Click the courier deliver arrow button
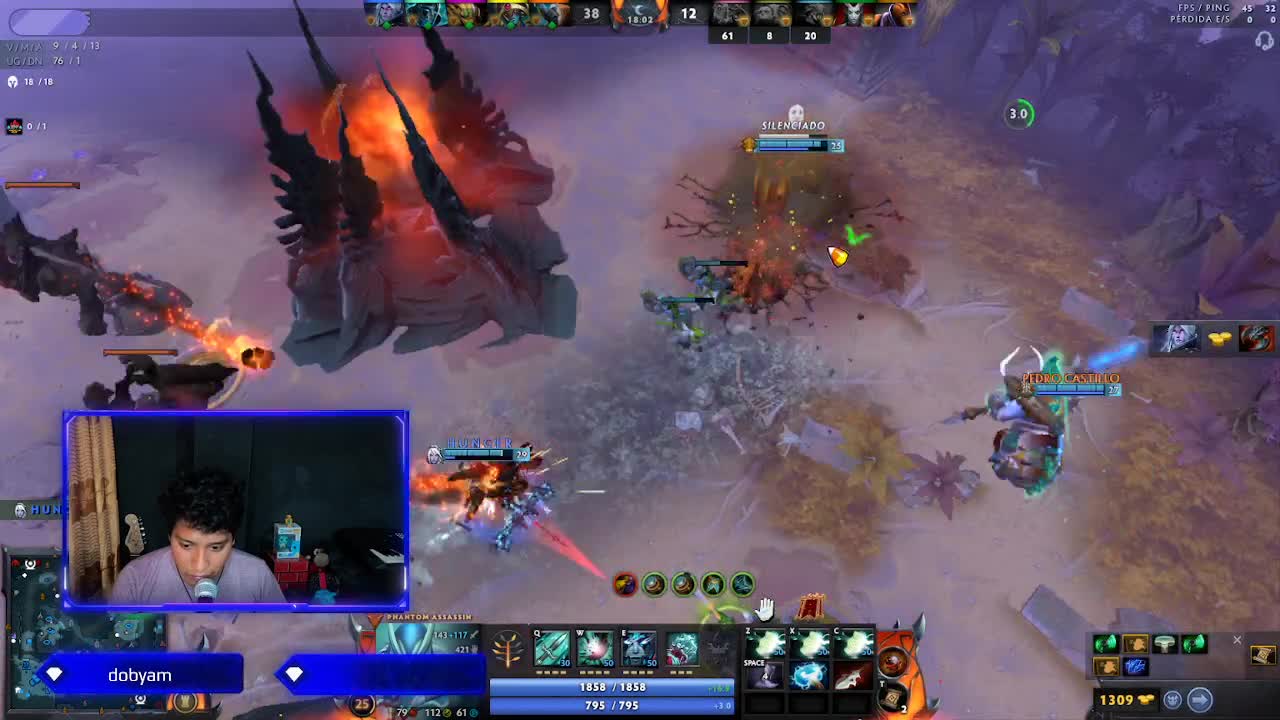1280x720 pixels. click(x=1200, y=700)
